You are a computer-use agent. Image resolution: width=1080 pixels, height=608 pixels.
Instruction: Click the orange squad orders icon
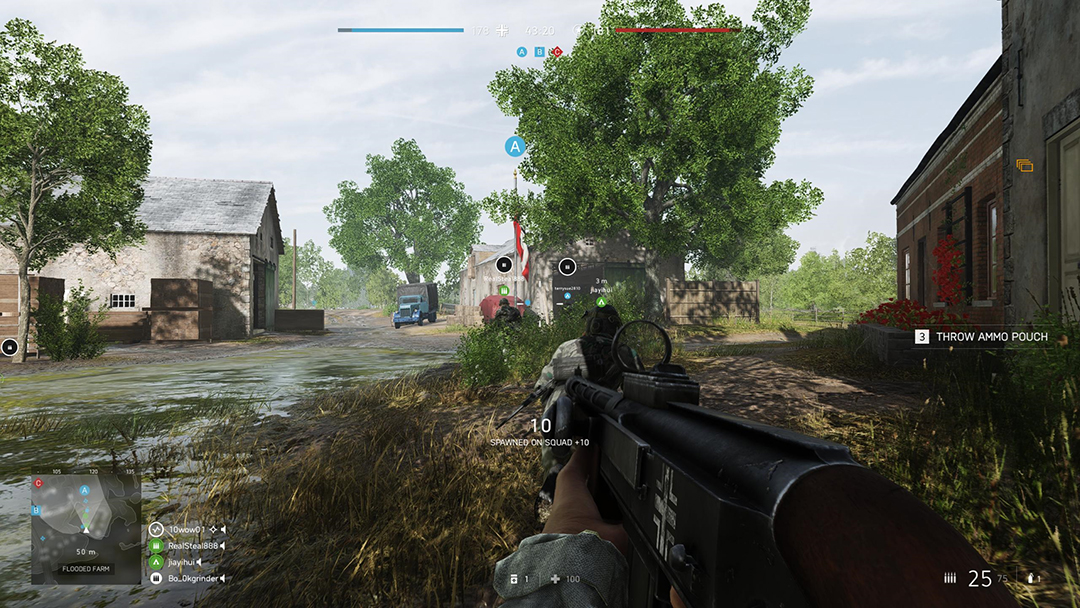tap(1024, 166)
